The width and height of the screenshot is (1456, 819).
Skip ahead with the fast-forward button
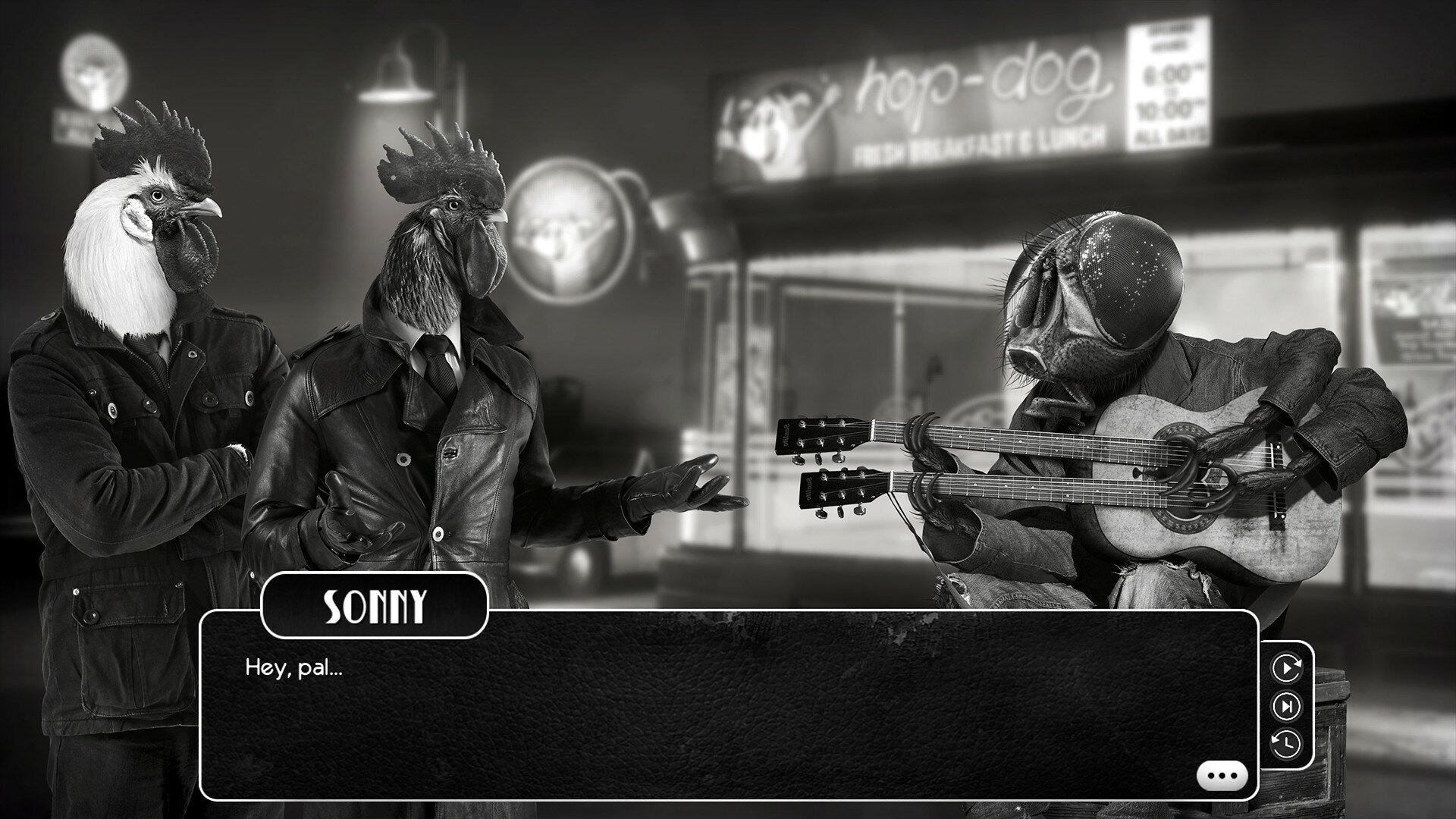(1286, 707)
